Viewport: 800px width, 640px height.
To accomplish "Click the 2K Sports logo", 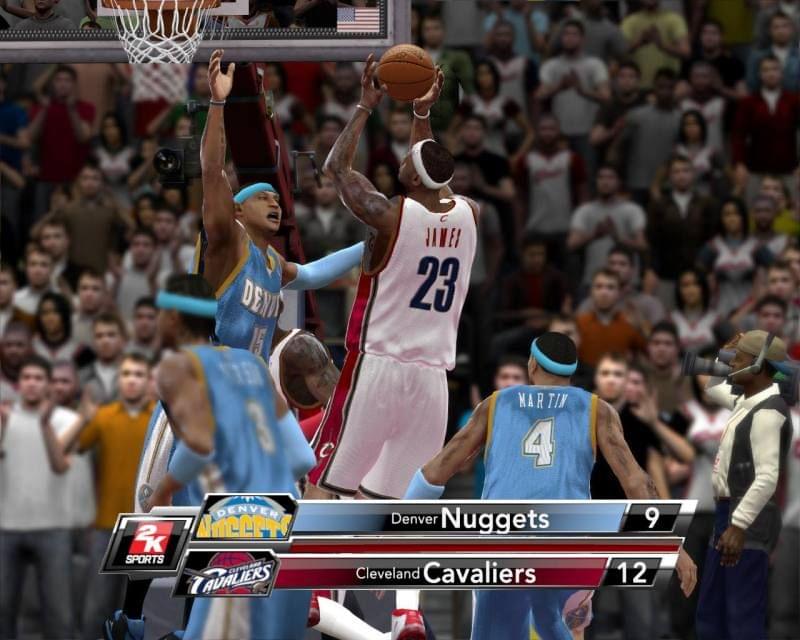I will tap(148, 545).
